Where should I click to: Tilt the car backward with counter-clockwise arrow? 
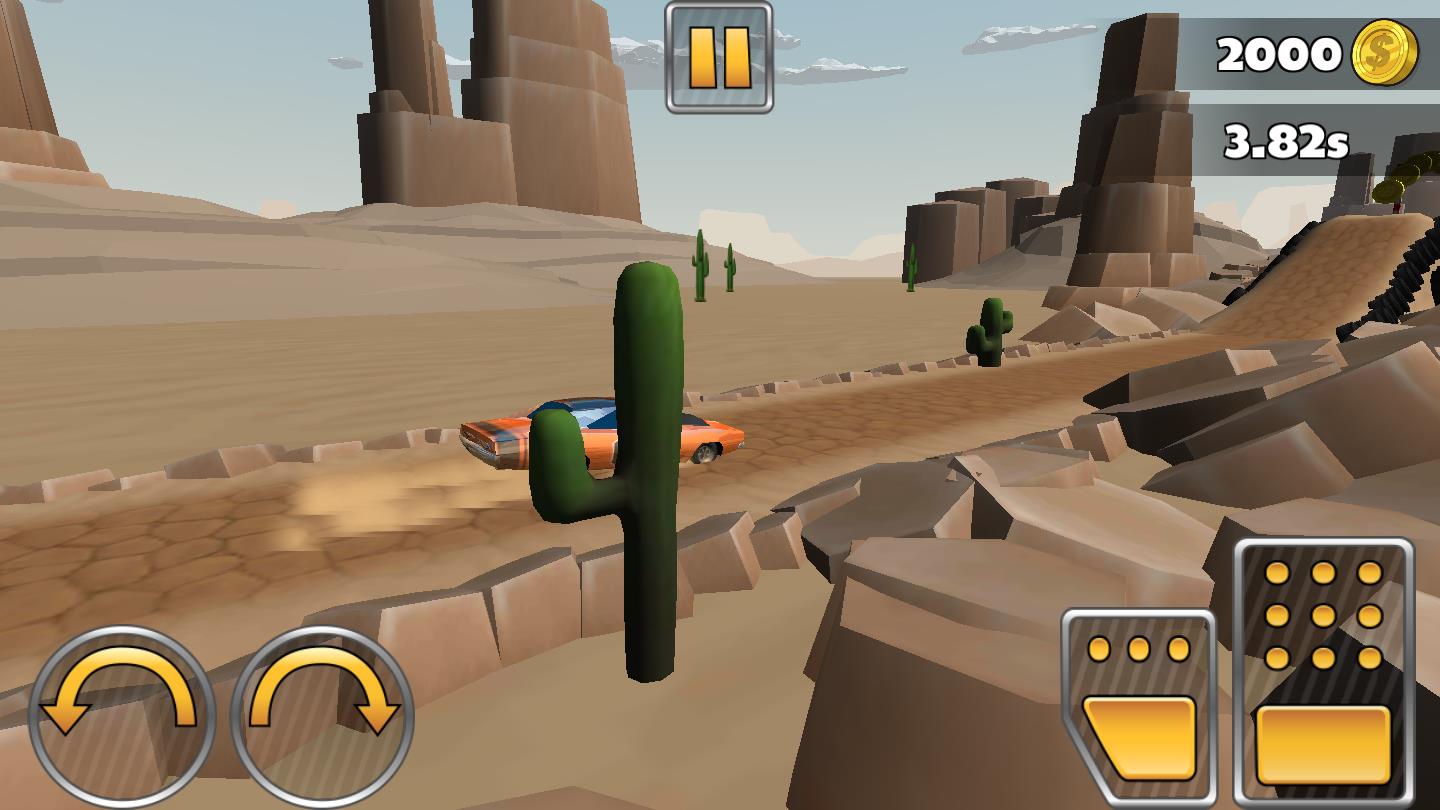click(x=121, y=717)
